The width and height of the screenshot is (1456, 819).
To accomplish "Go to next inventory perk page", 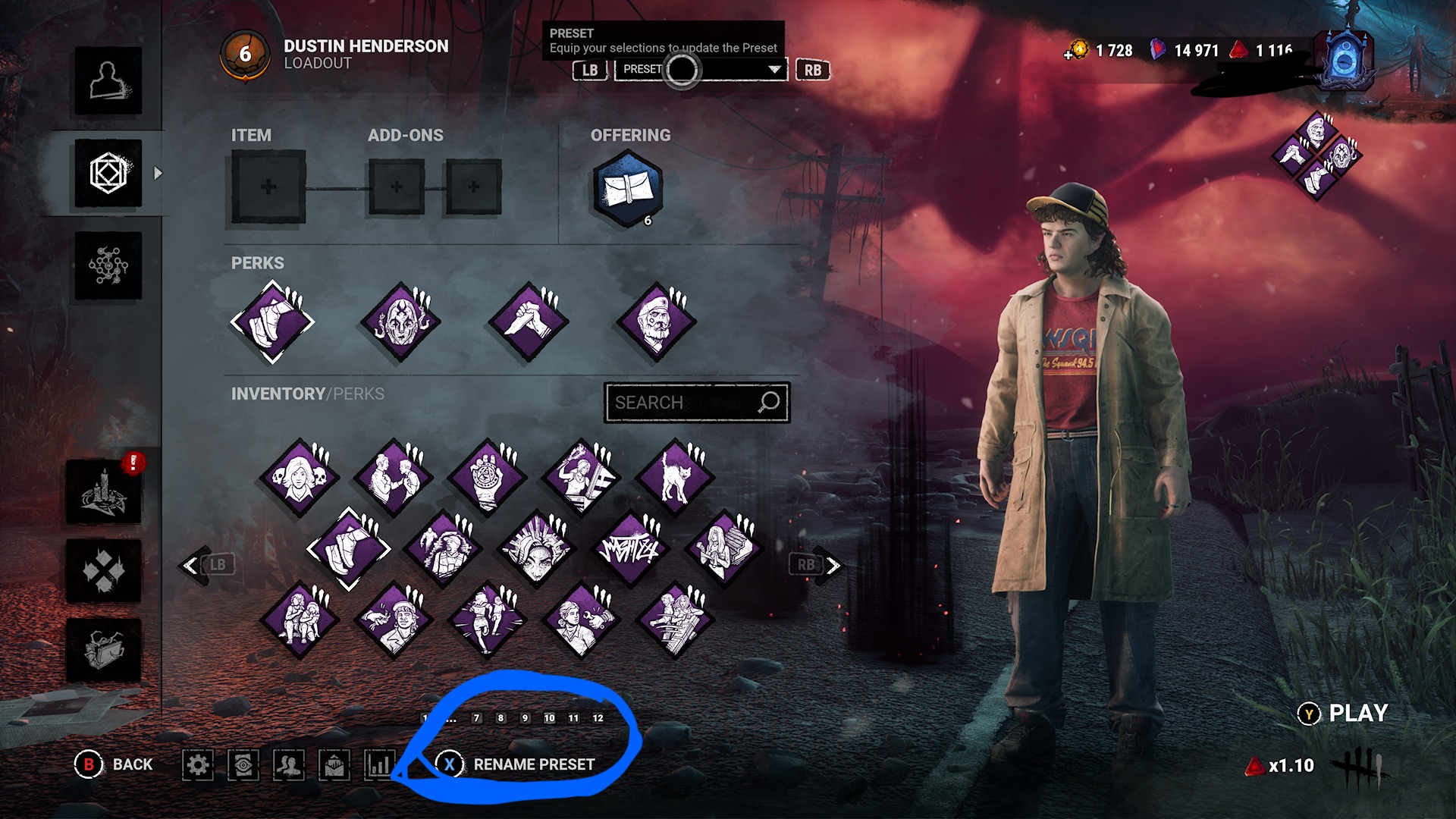I will (x=831, y=565).
